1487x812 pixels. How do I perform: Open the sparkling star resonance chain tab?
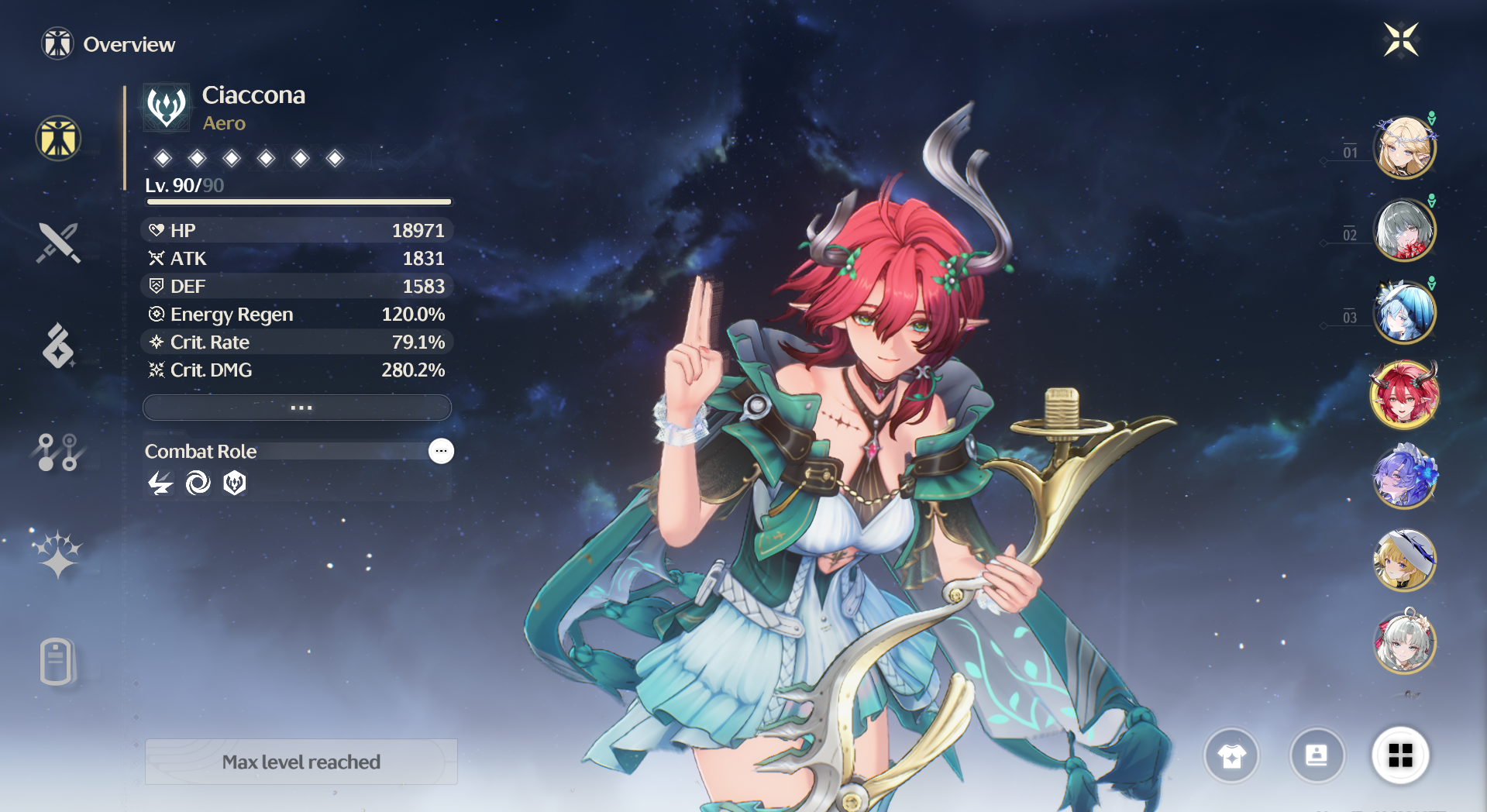[x=58, y=555]
